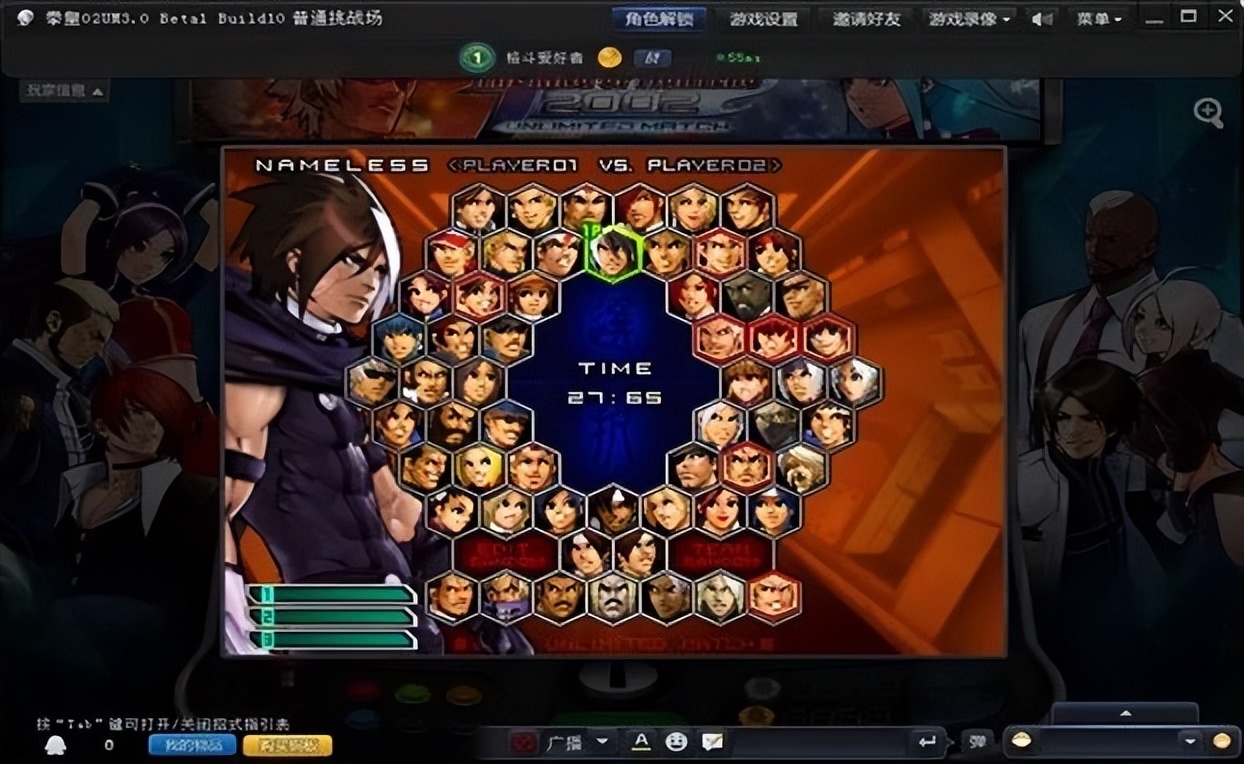The image size is (1244, 764).
Task: Toggle the speaker volume icon
Action: (1041, 19)
